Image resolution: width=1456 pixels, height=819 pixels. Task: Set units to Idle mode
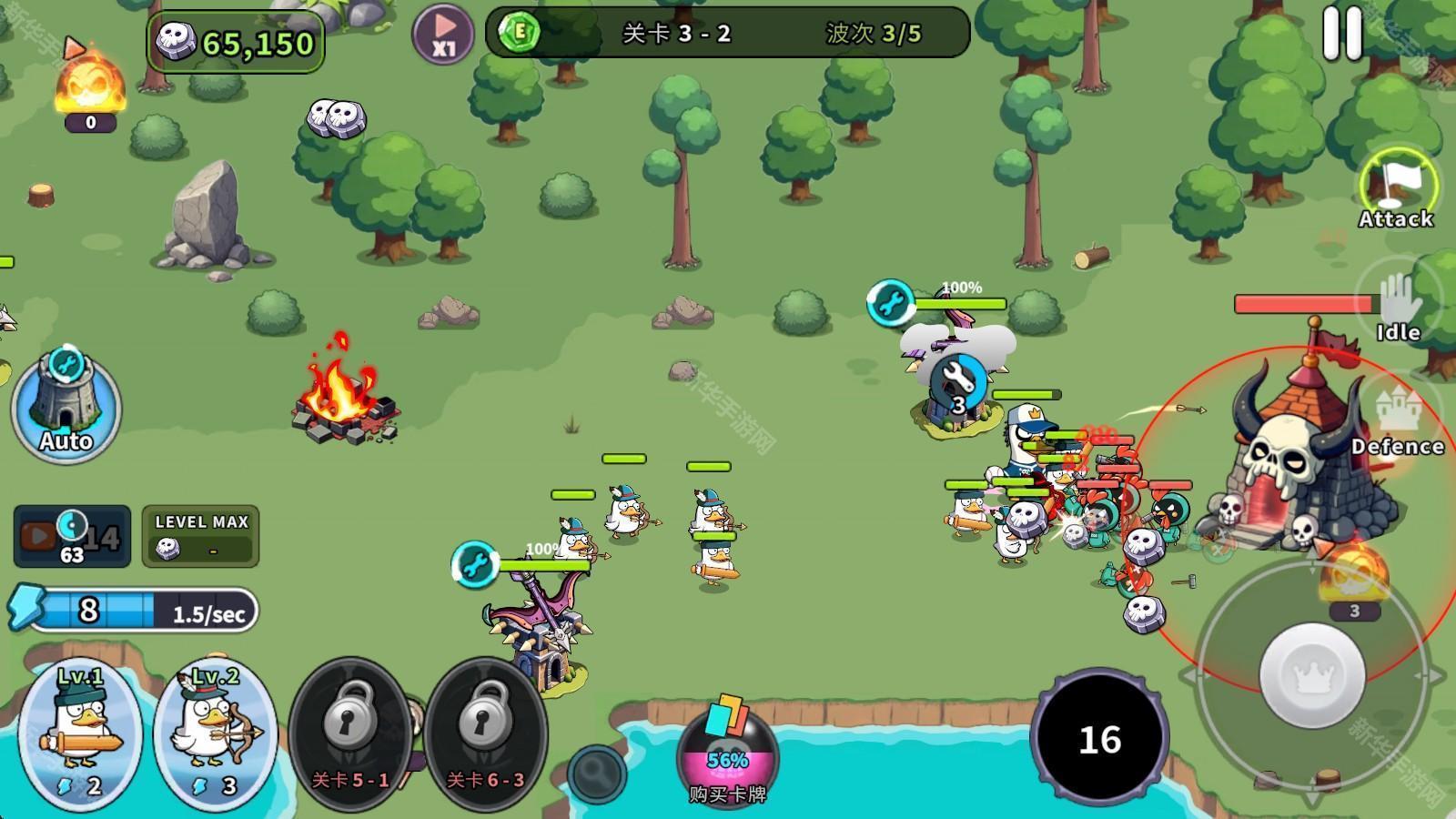pyautogui.click(x=1399, y=308)
